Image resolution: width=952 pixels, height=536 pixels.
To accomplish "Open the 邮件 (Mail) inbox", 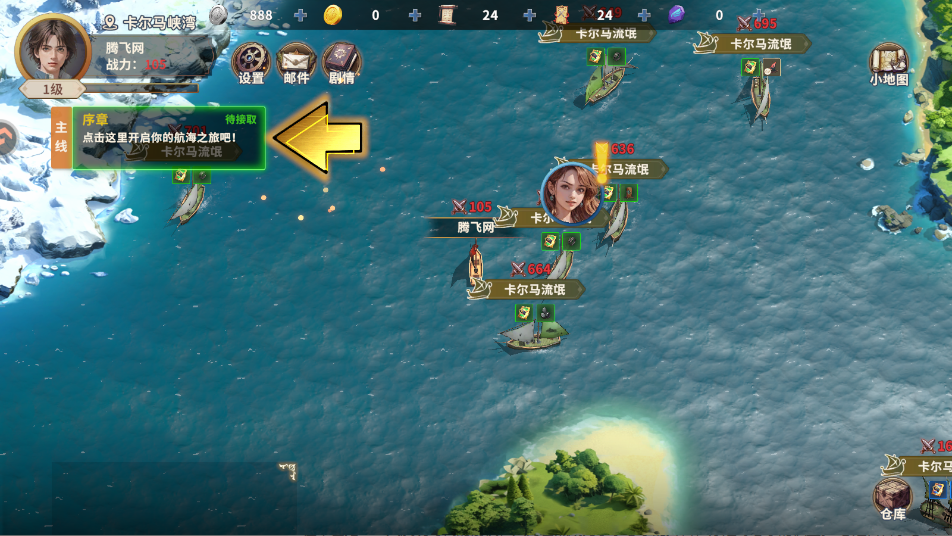I will click(296, 60).
